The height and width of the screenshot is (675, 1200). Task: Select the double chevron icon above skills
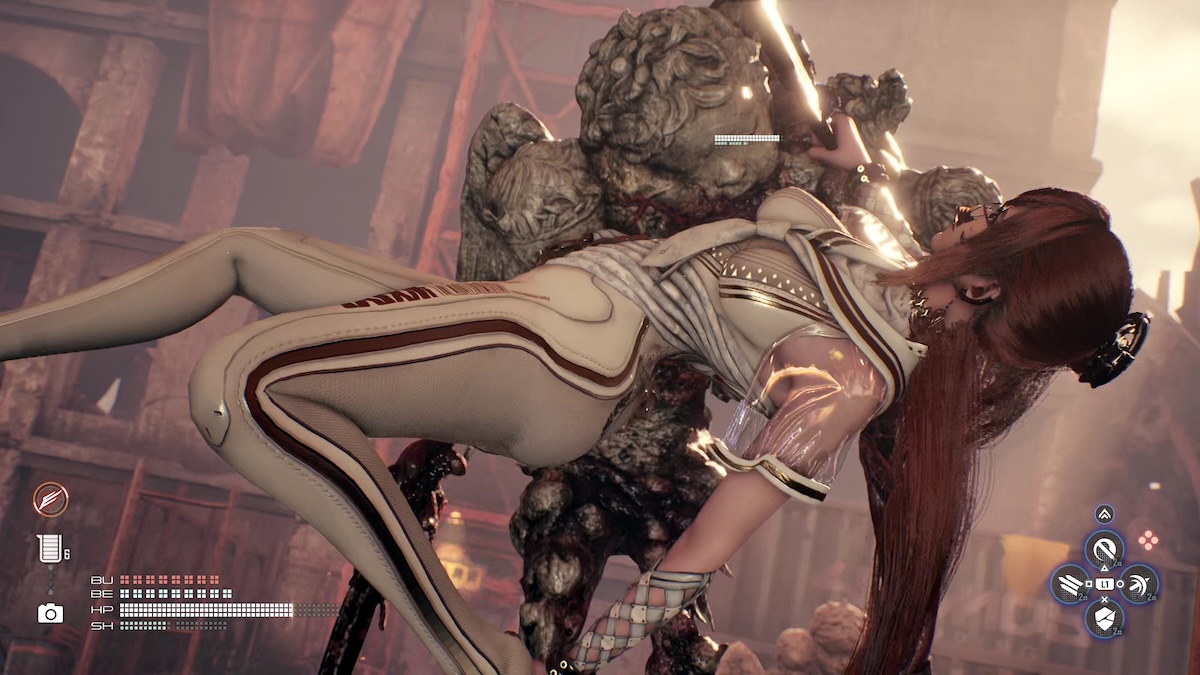pos(1104,514)
